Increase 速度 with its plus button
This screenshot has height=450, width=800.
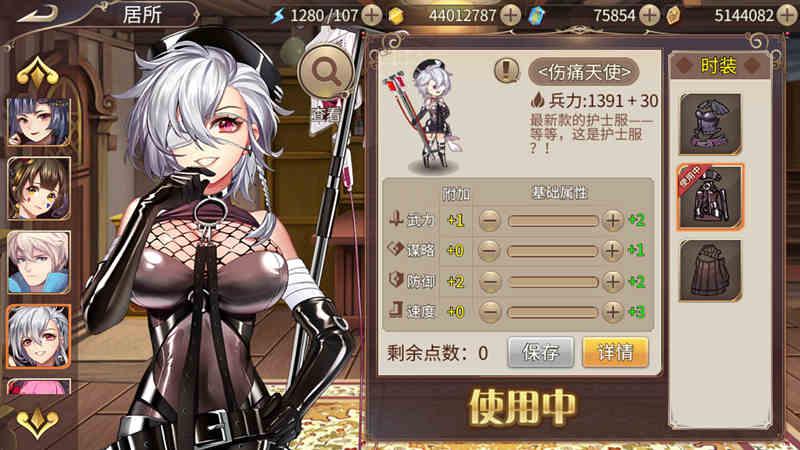point(613,311)
